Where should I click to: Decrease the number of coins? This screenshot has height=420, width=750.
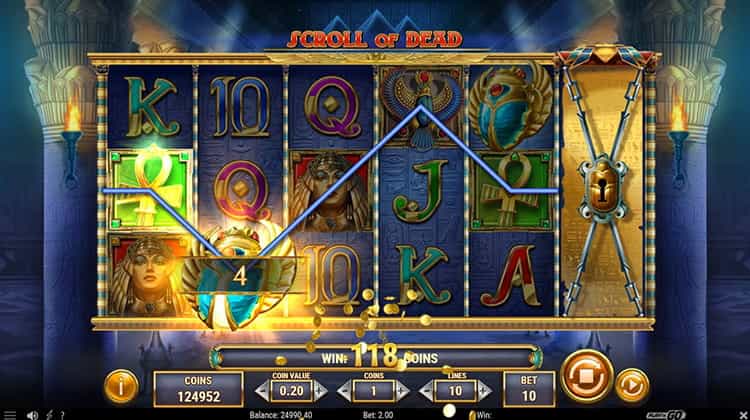click(343, 391)
